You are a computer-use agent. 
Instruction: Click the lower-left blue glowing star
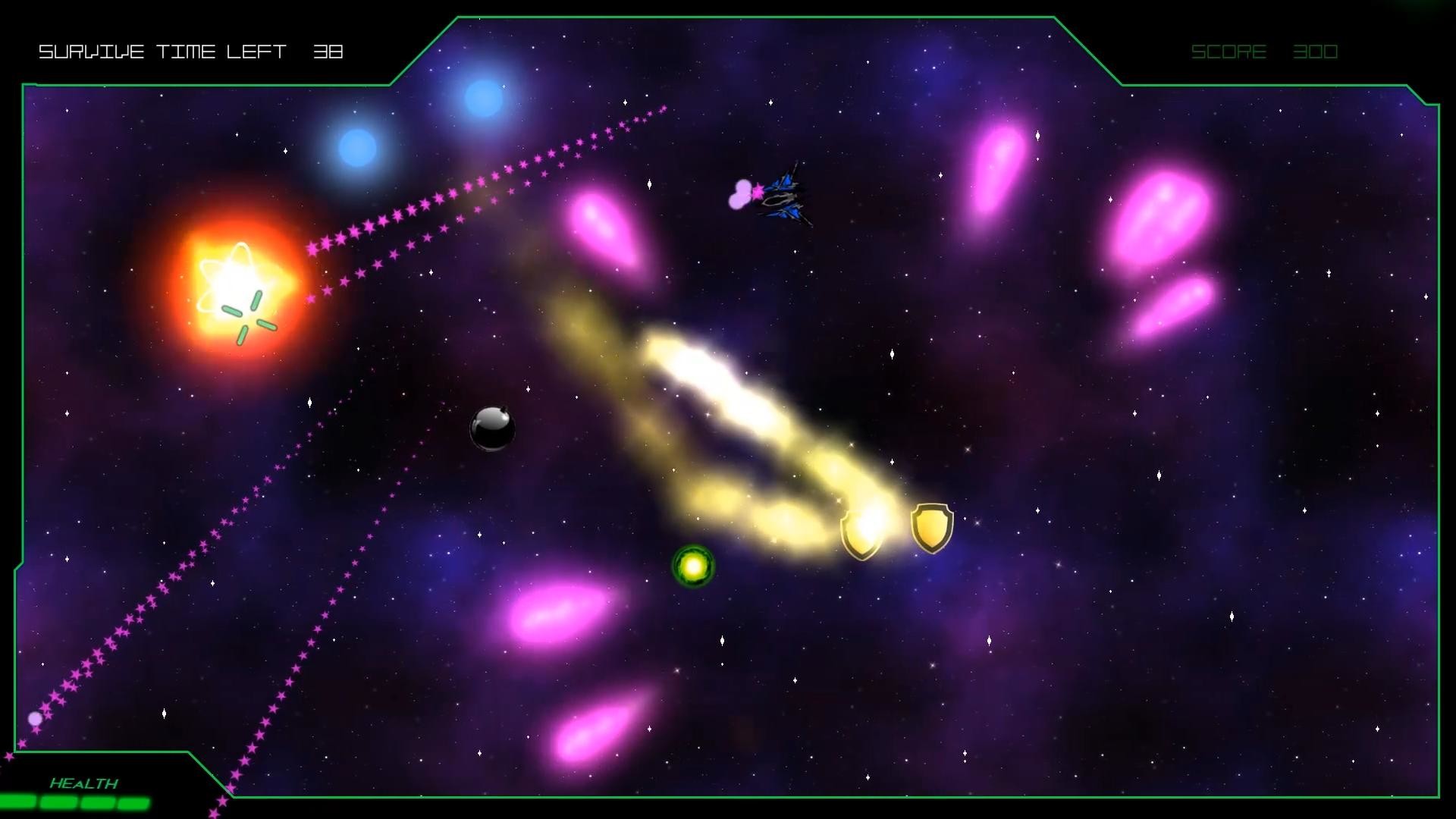356,148
